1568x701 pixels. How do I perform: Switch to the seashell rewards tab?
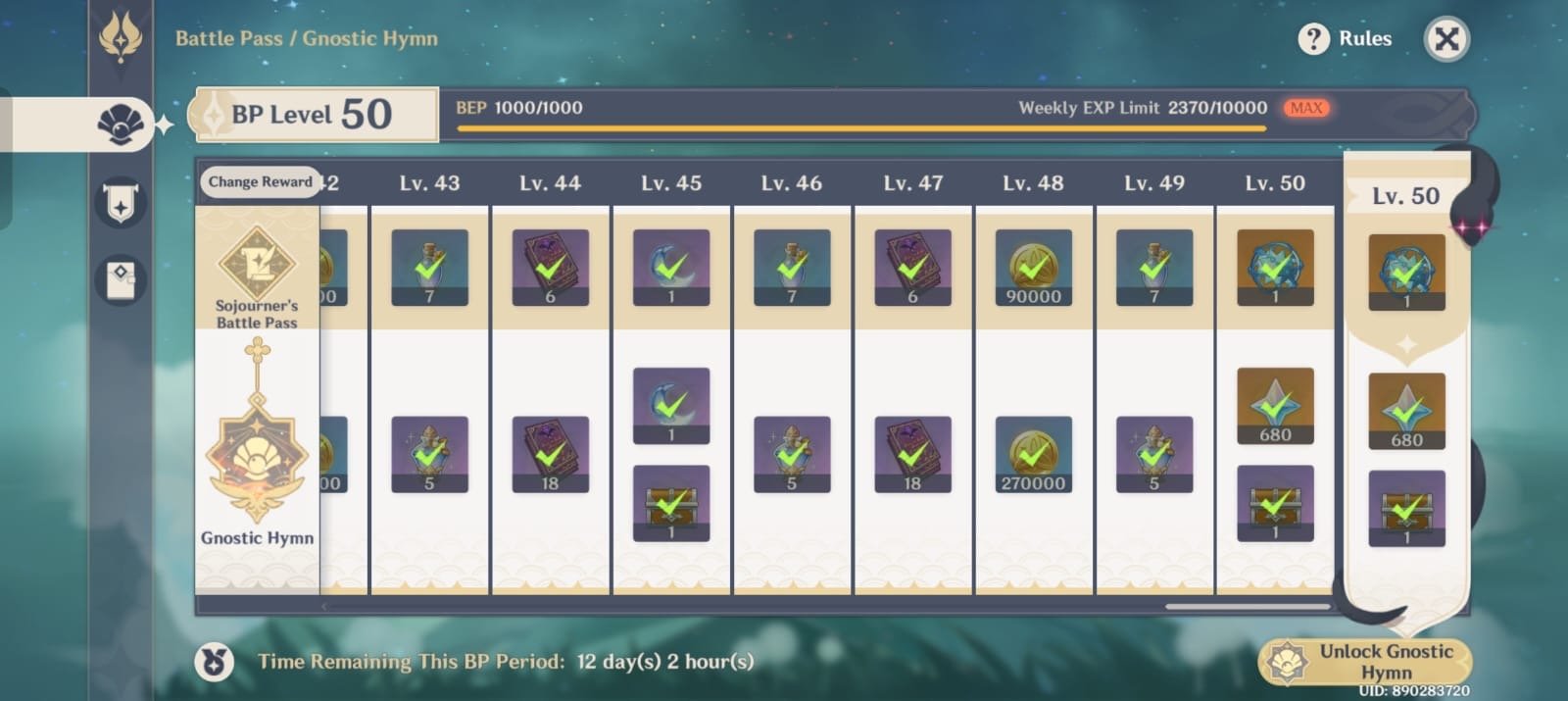click(121, 125)
